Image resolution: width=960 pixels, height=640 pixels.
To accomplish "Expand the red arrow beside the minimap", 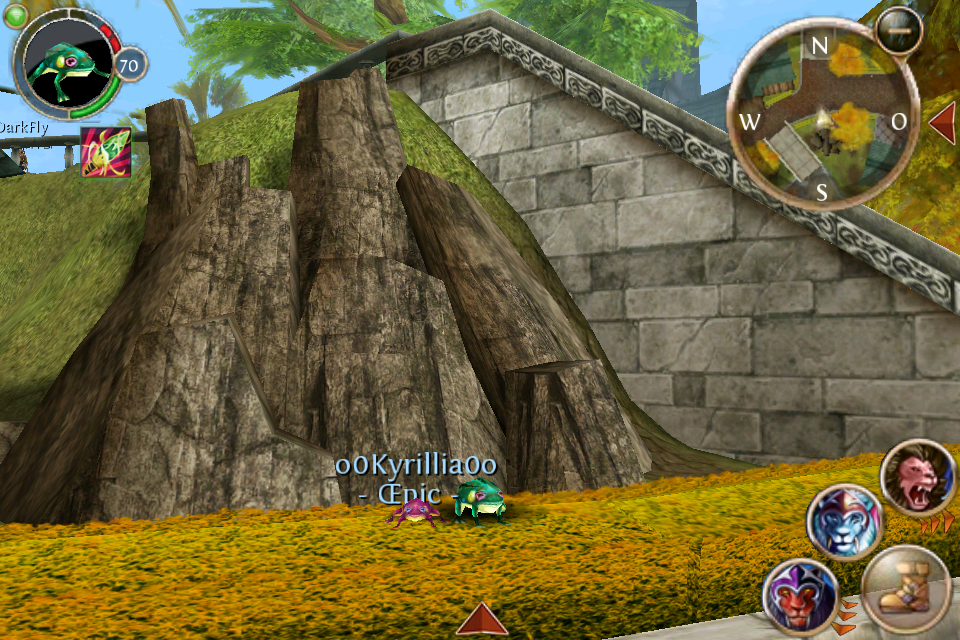I will coord(943,121).
